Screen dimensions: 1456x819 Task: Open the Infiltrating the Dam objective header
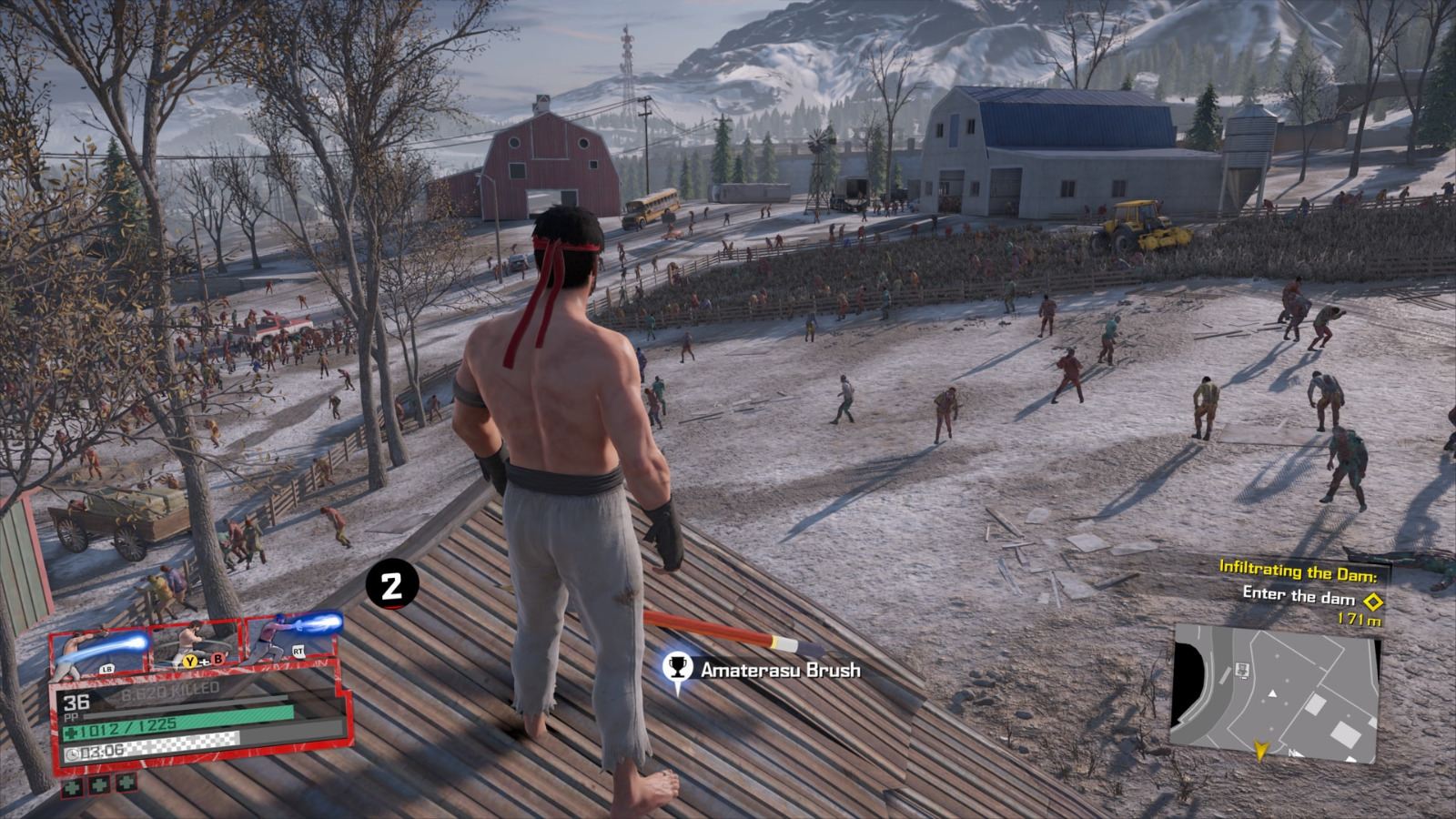pyautogui.click(x=1299, y=571)
